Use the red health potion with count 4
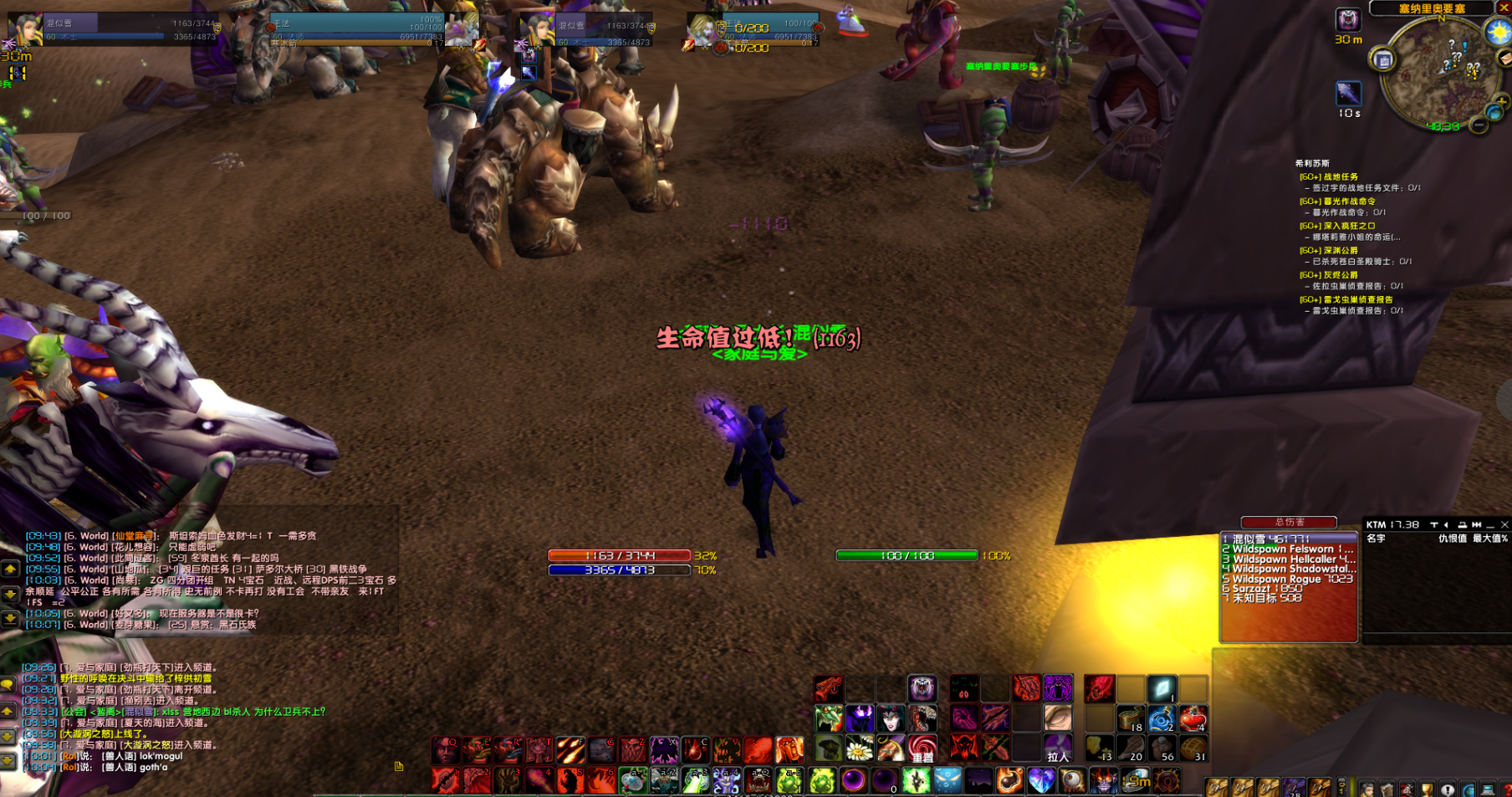 1193,718
